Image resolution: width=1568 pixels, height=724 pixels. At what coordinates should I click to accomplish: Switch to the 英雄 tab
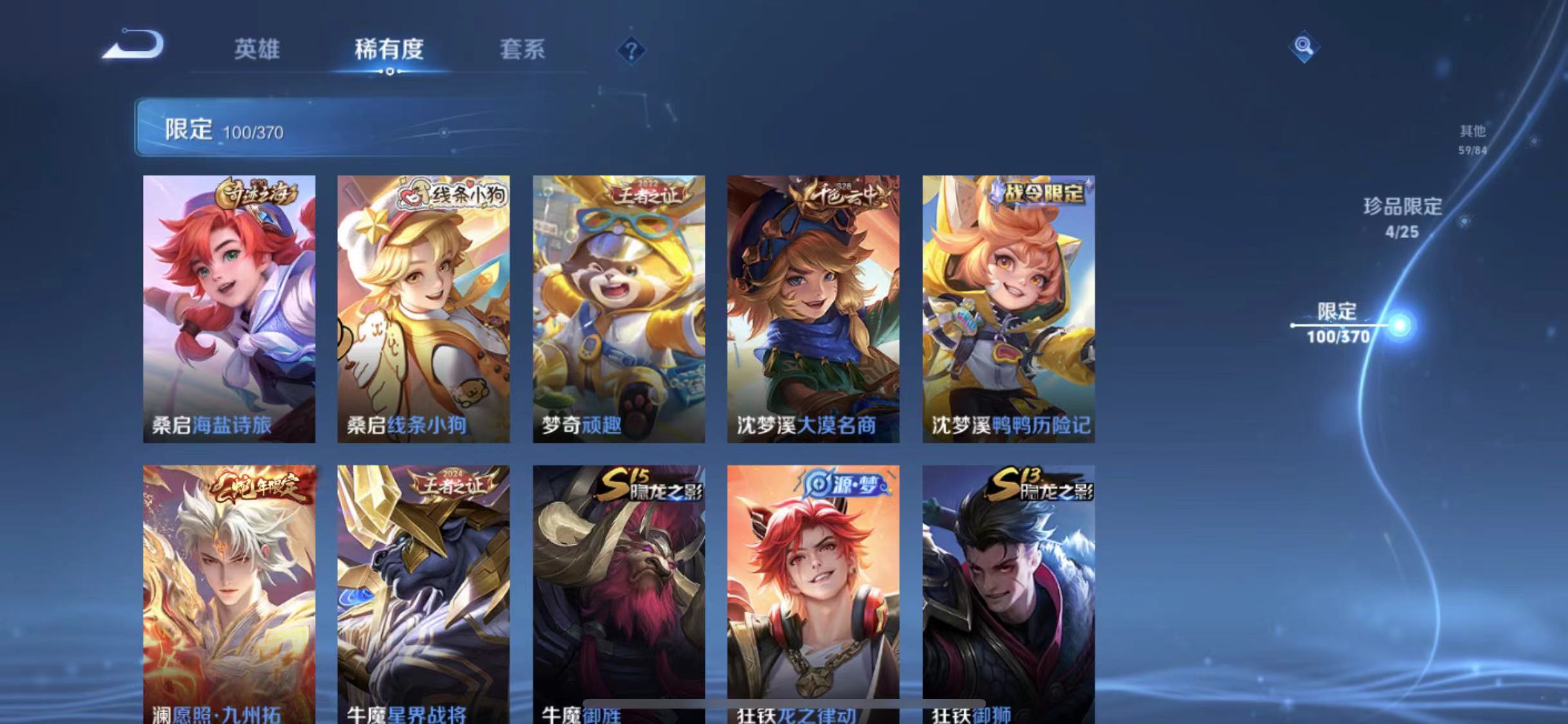tap(257, 50)
